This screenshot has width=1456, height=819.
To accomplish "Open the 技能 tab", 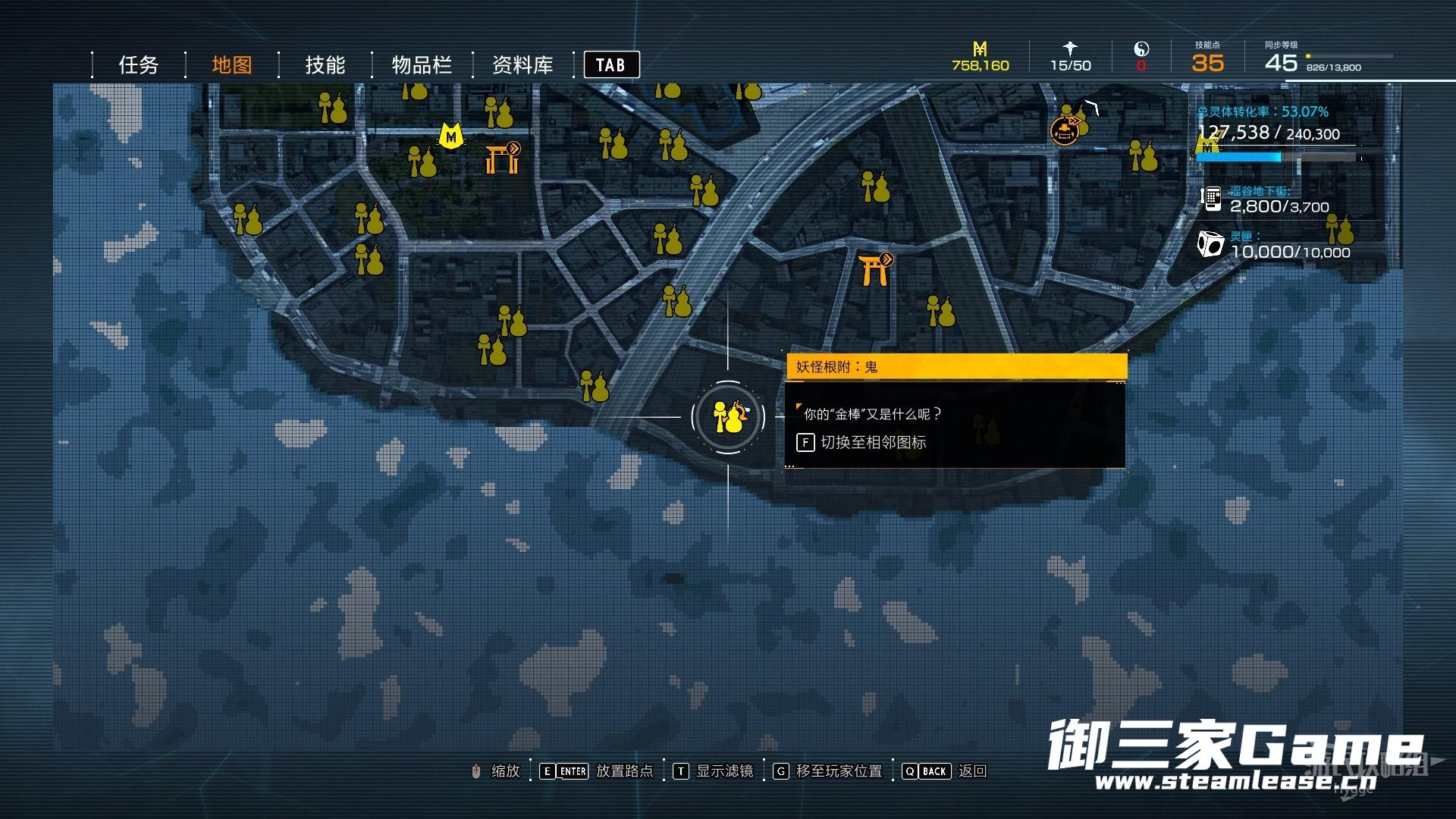I will (x=325, y=65).
